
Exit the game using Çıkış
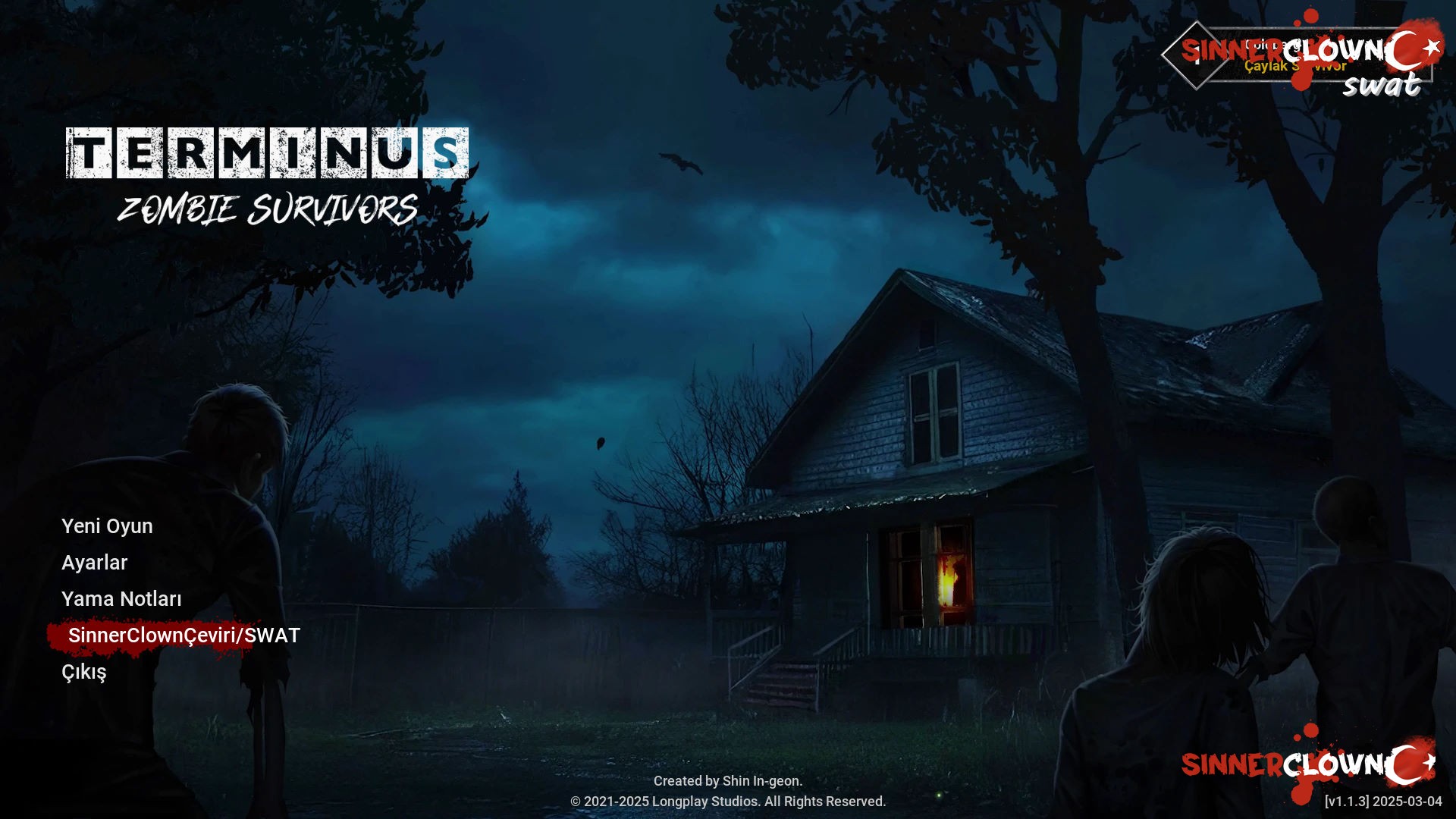tap(85, 673)
